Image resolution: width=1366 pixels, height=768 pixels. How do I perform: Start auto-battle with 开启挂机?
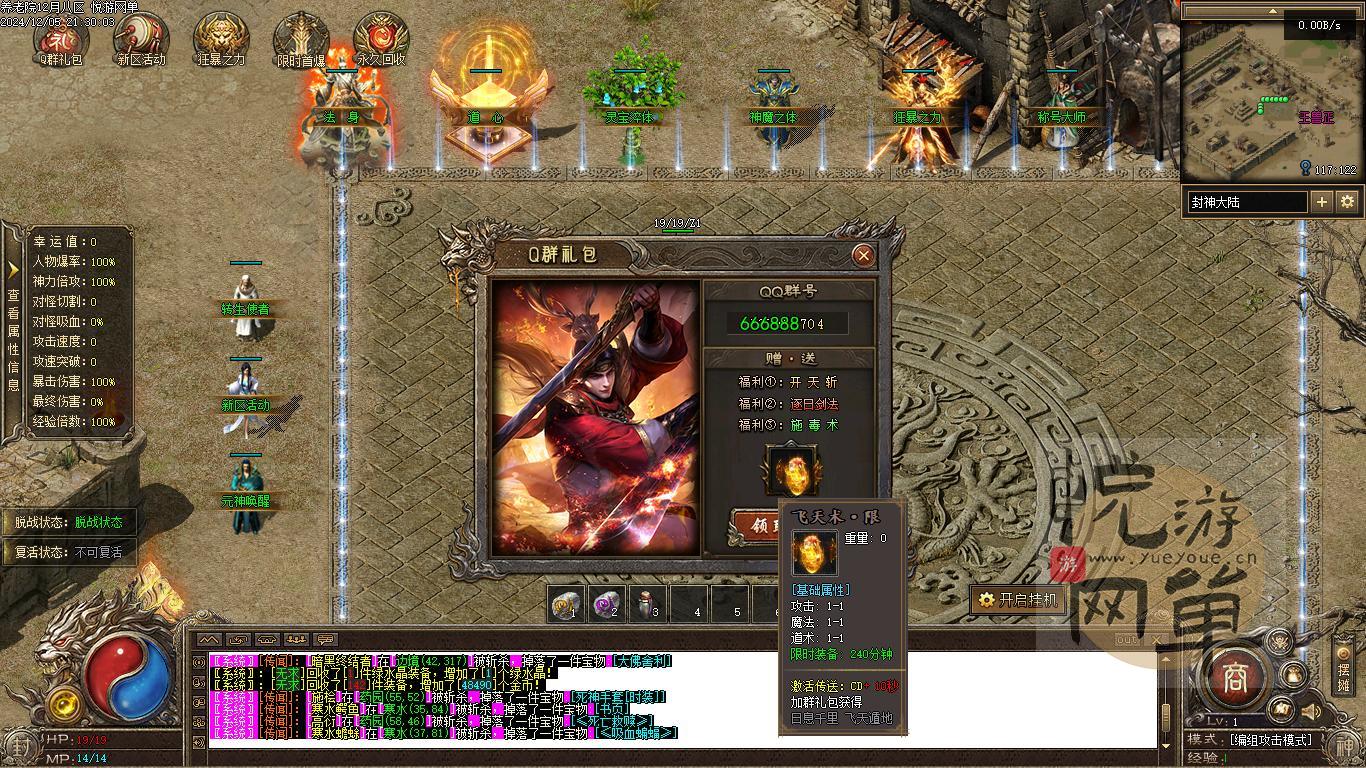click(1017, 600)
